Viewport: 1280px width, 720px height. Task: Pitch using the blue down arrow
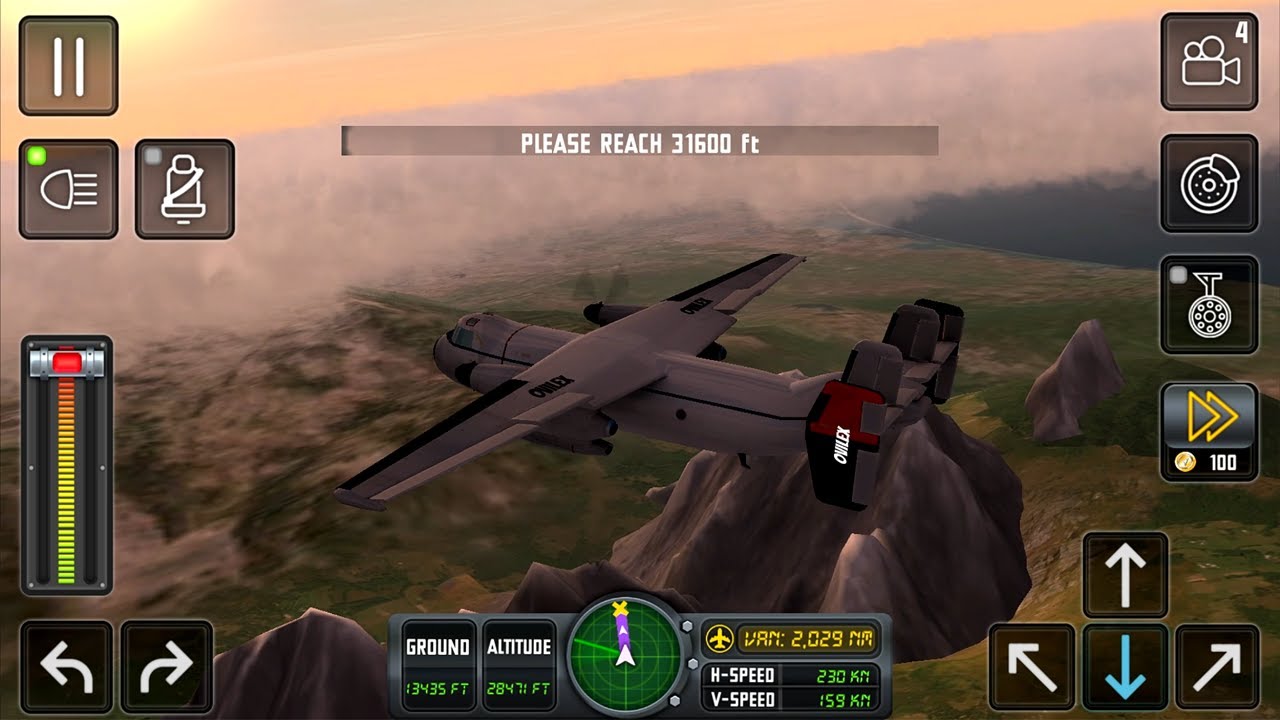(x=1125, y=667)
